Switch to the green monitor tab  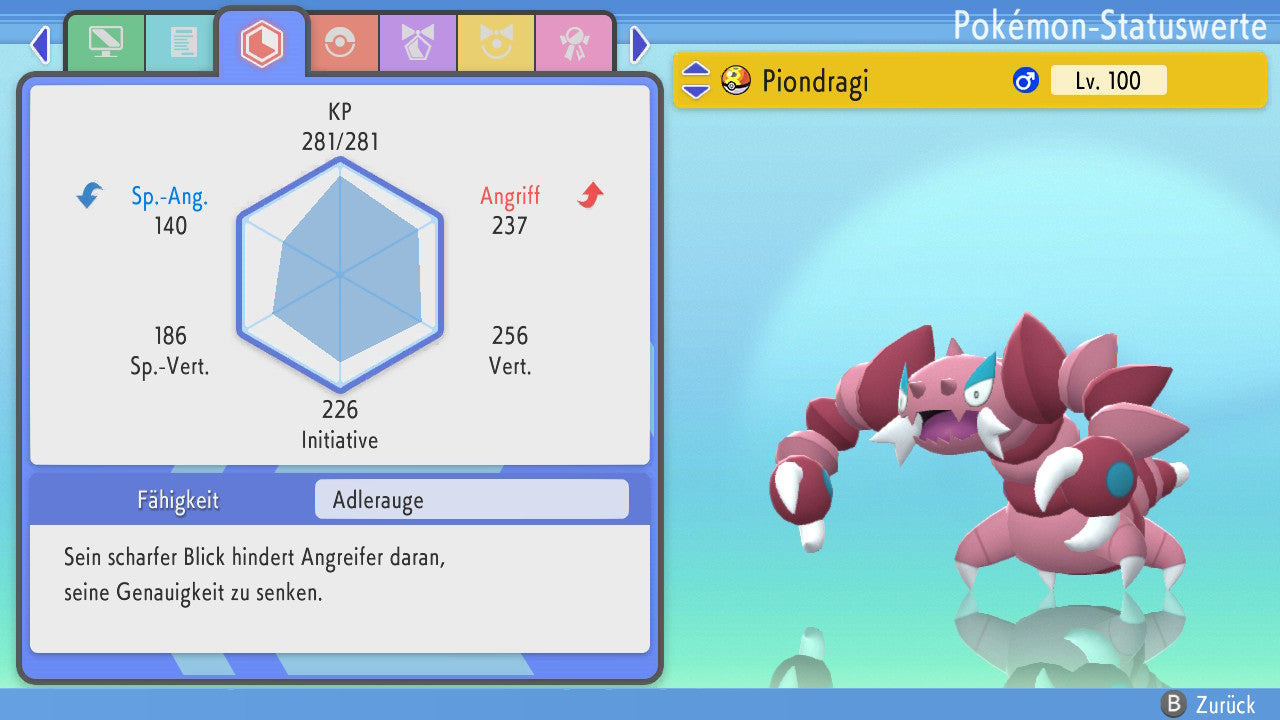click(x=105, y=43)
